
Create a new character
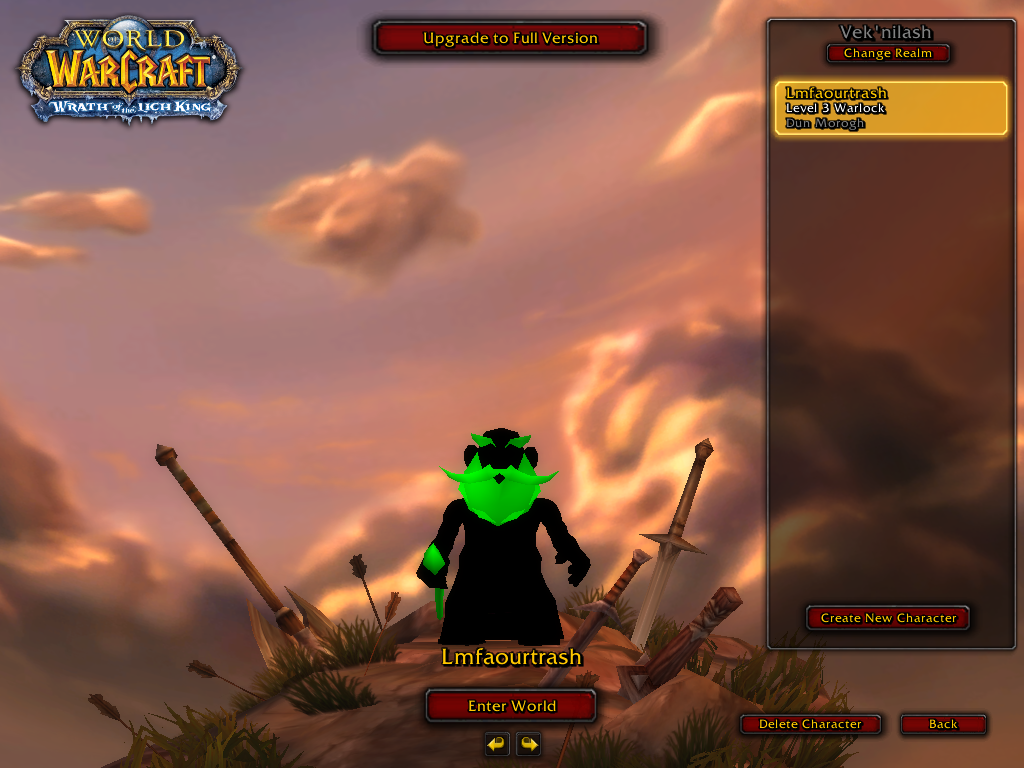[888, 618]
